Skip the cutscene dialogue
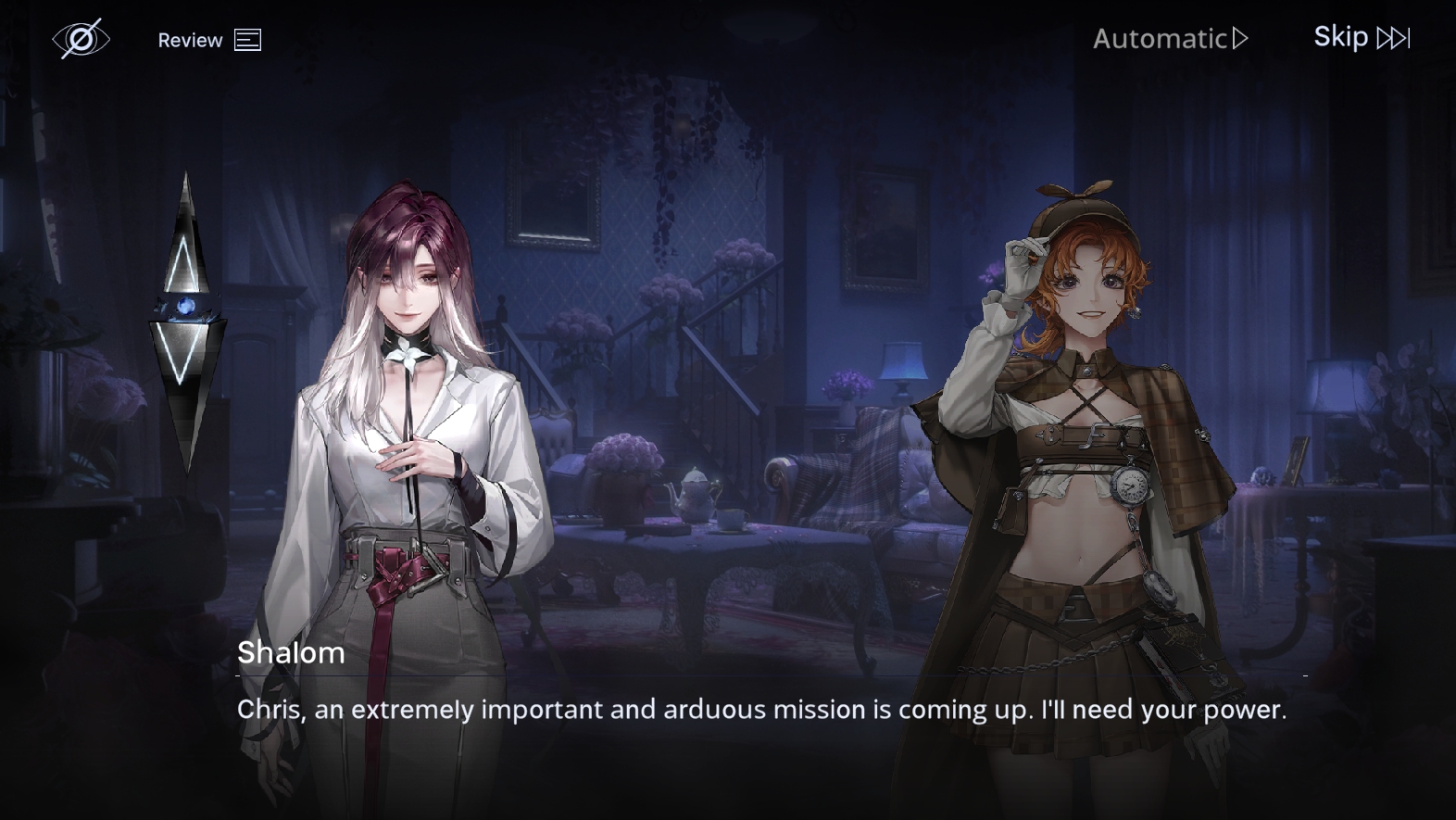 1361,37
